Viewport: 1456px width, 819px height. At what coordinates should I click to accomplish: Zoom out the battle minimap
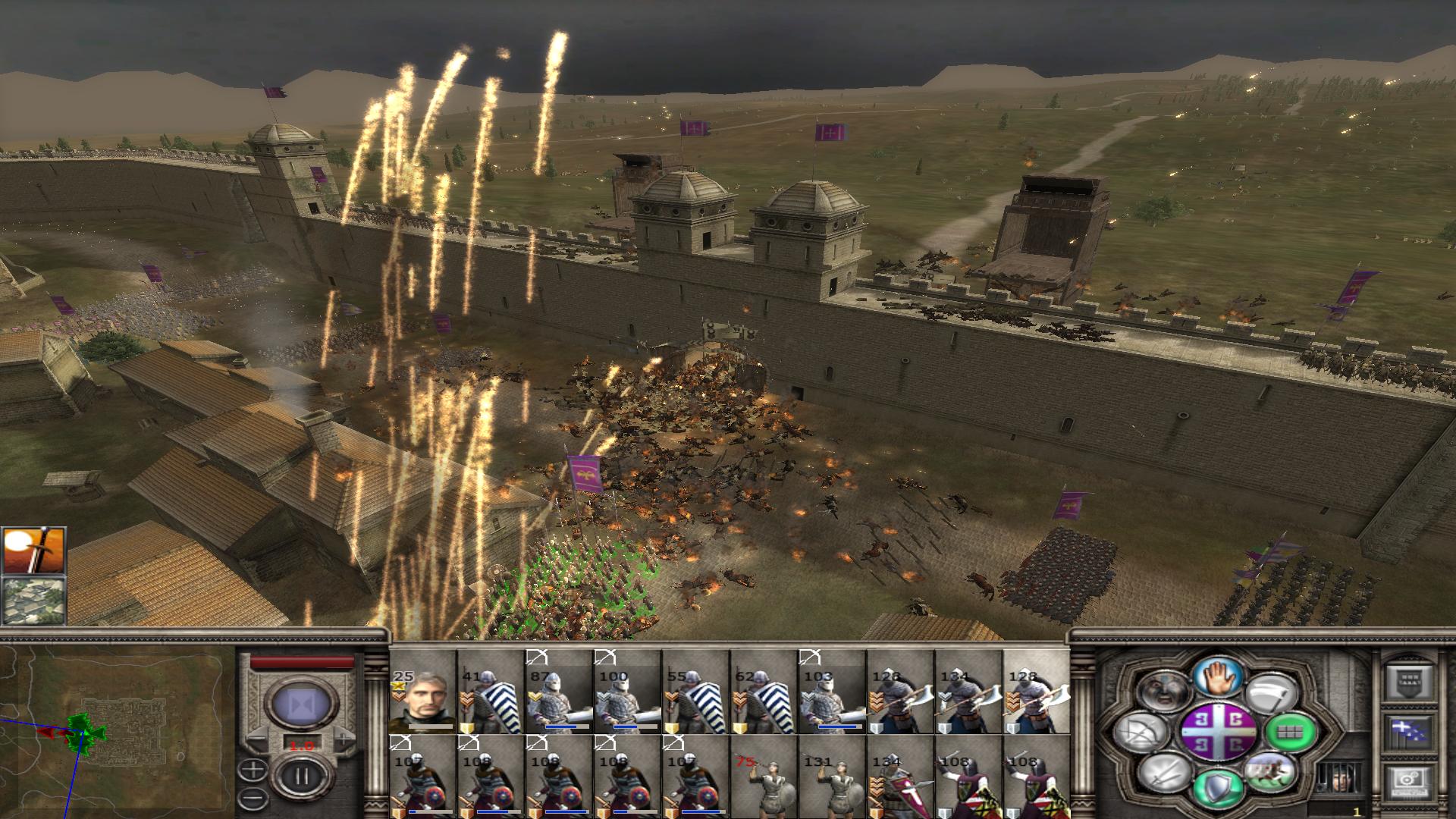pyautogui.click(x=253, y=799)
